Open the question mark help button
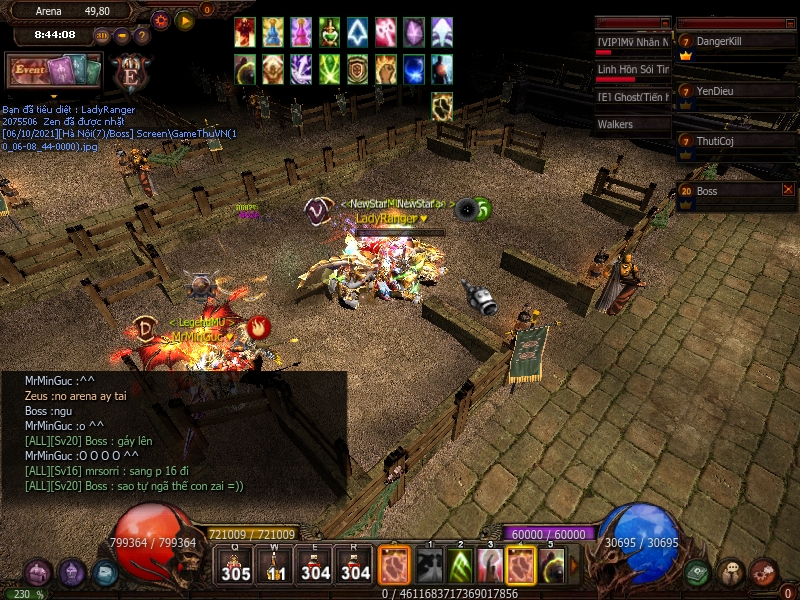This screenshot has height=600, width=800. click(142, 35)
